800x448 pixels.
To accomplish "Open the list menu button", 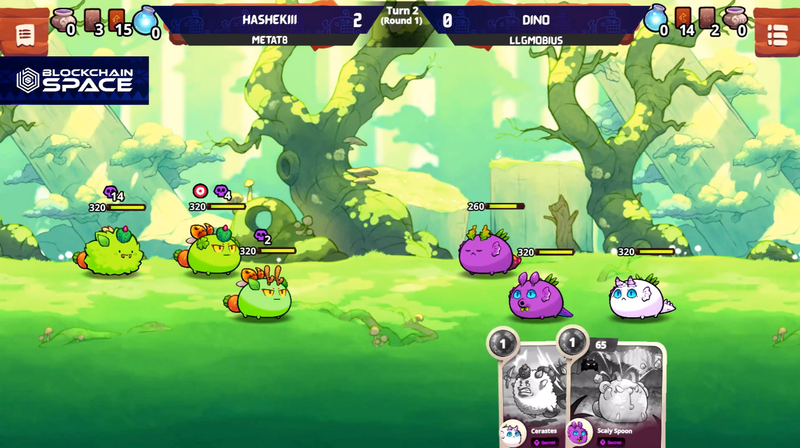I will point(776,33).
